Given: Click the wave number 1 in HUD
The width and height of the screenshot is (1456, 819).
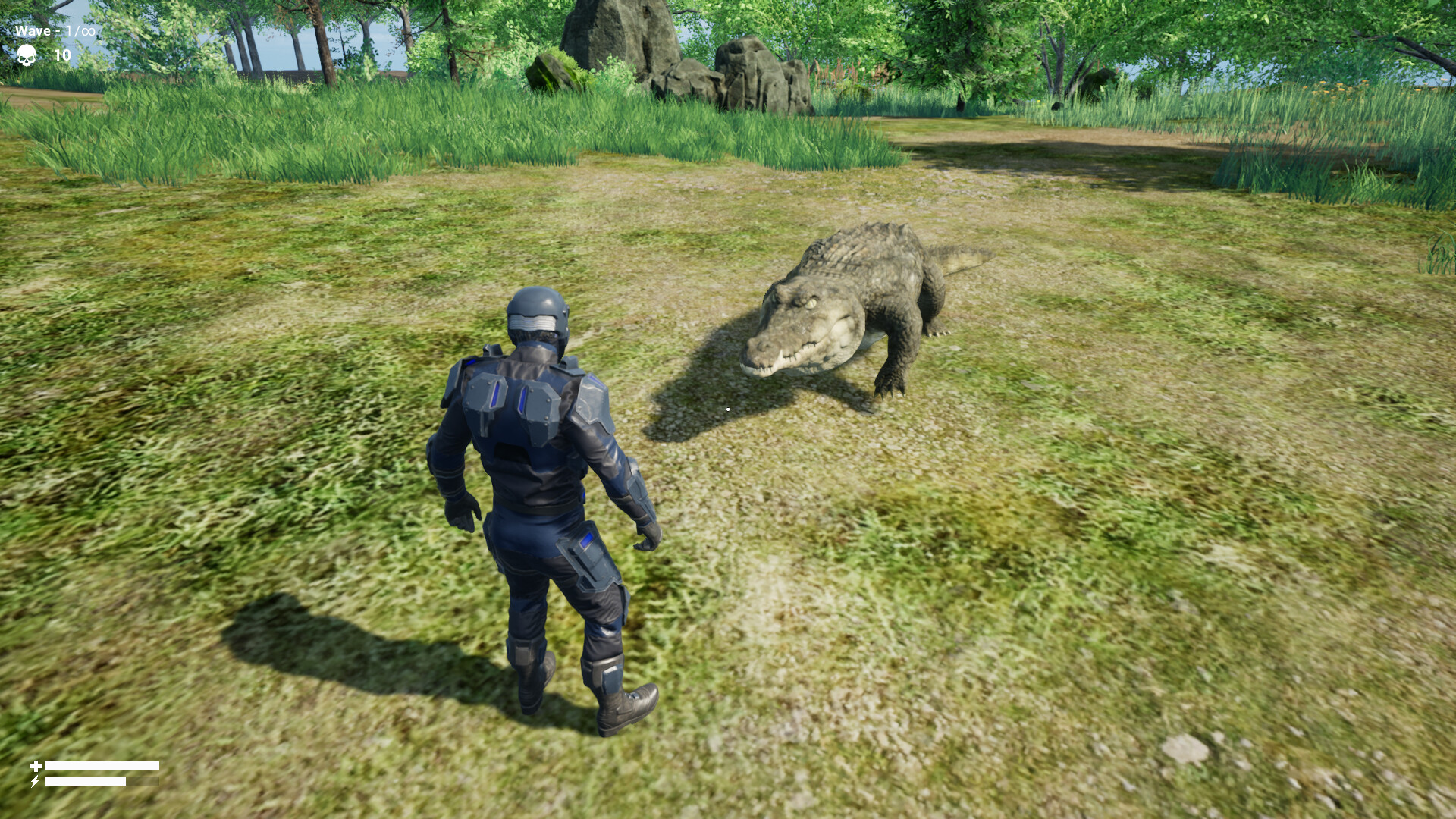Looking at the screenshot, I should pyautogui.click(x=69, y=31).
